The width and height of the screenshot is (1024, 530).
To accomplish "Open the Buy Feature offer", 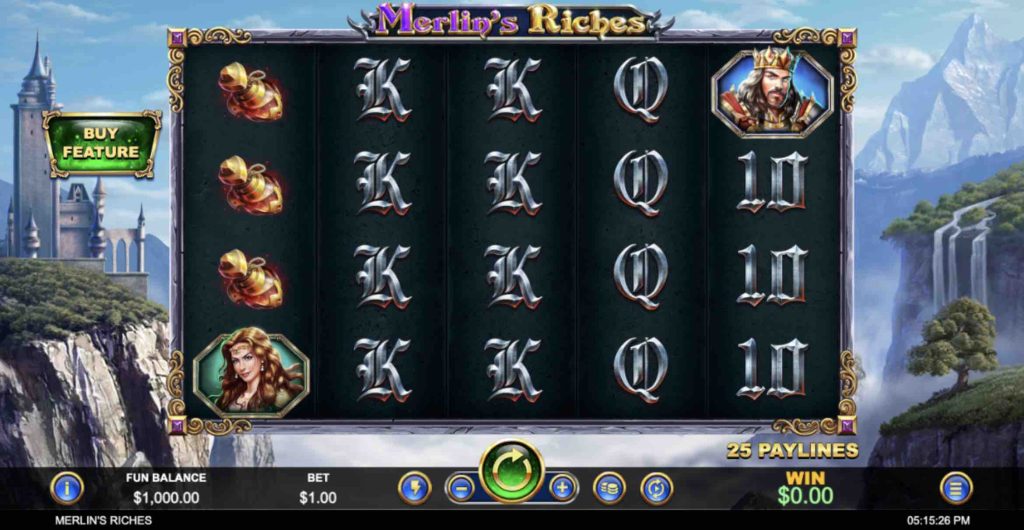I will [x=101, y=143].
